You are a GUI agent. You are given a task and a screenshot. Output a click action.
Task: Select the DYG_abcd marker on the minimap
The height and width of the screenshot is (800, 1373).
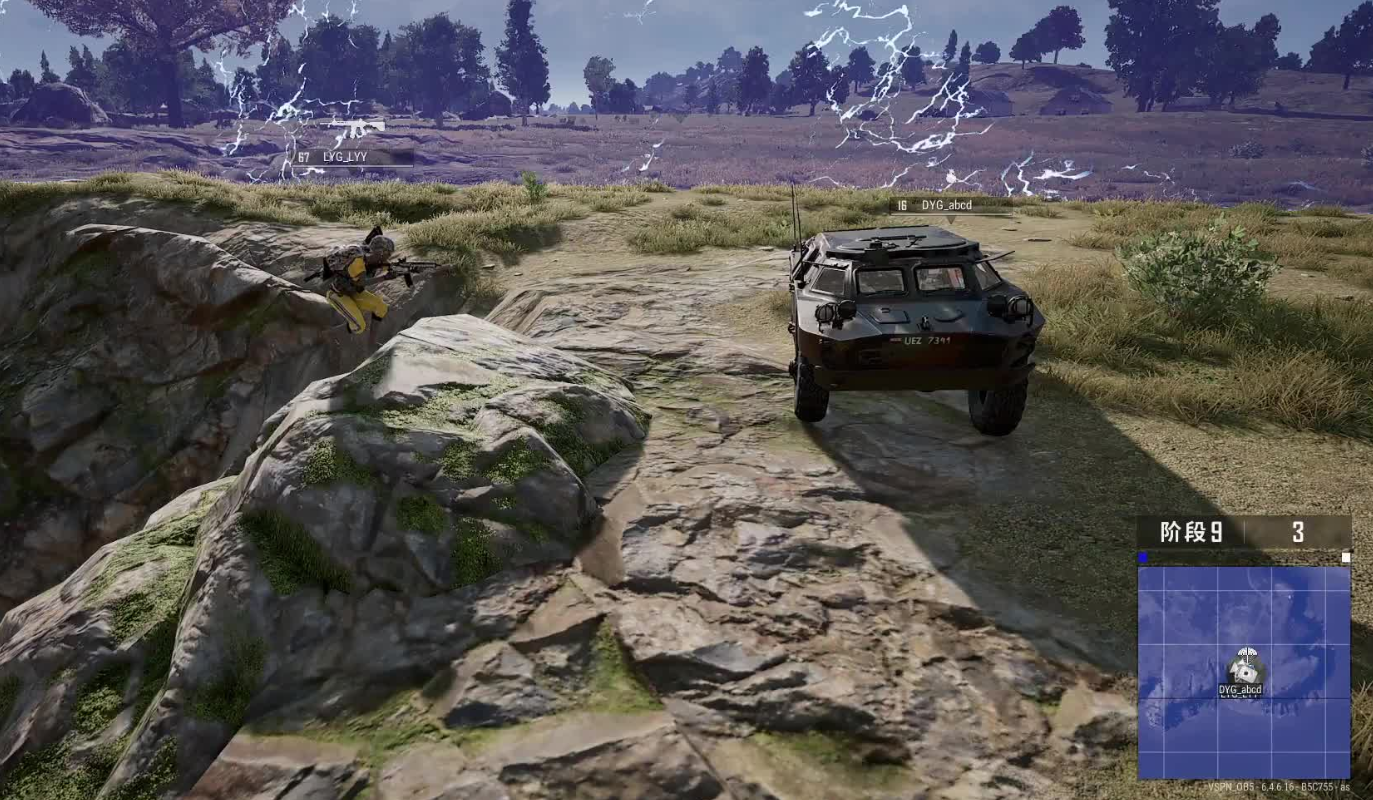(1244, 668)
